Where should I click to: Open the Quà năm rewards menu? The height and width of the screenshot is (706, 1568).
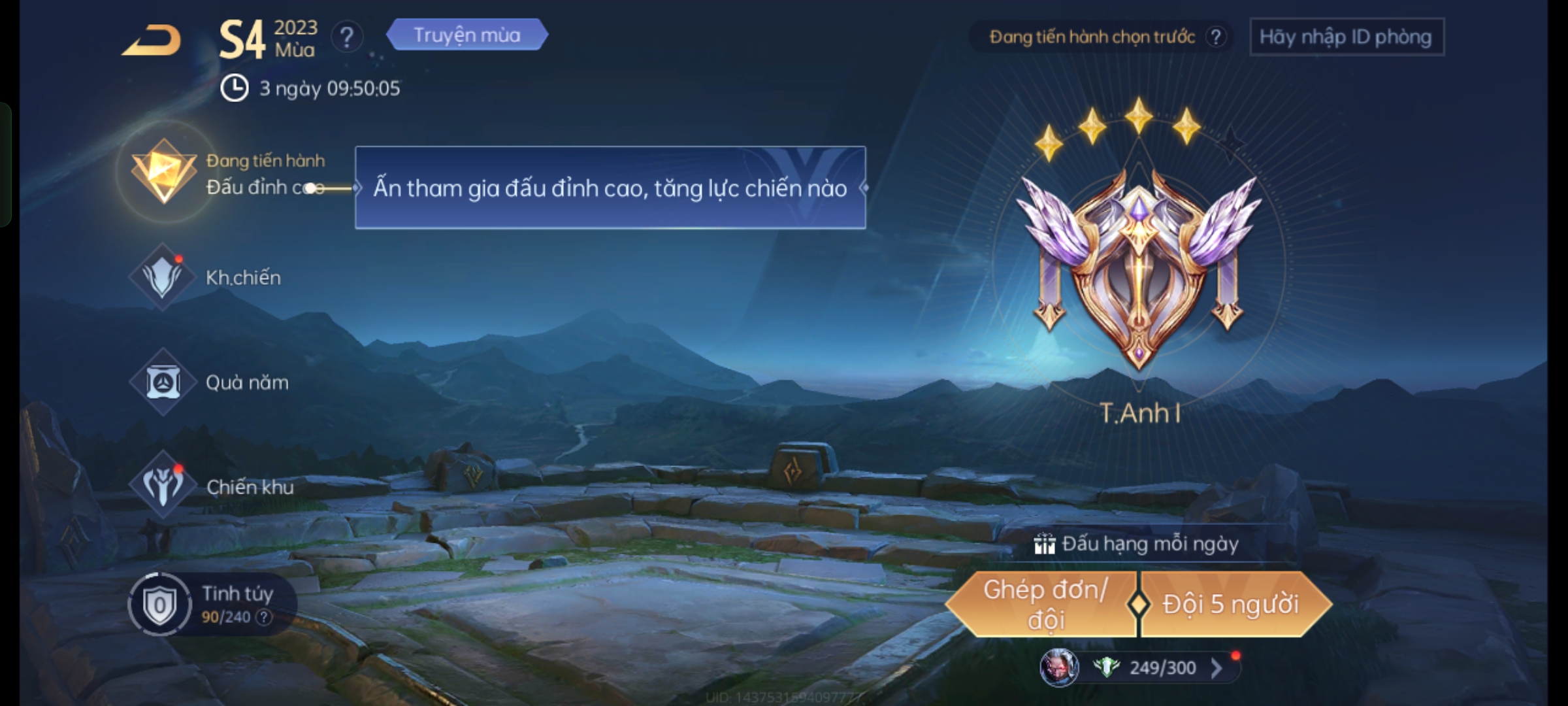point(163,382)
